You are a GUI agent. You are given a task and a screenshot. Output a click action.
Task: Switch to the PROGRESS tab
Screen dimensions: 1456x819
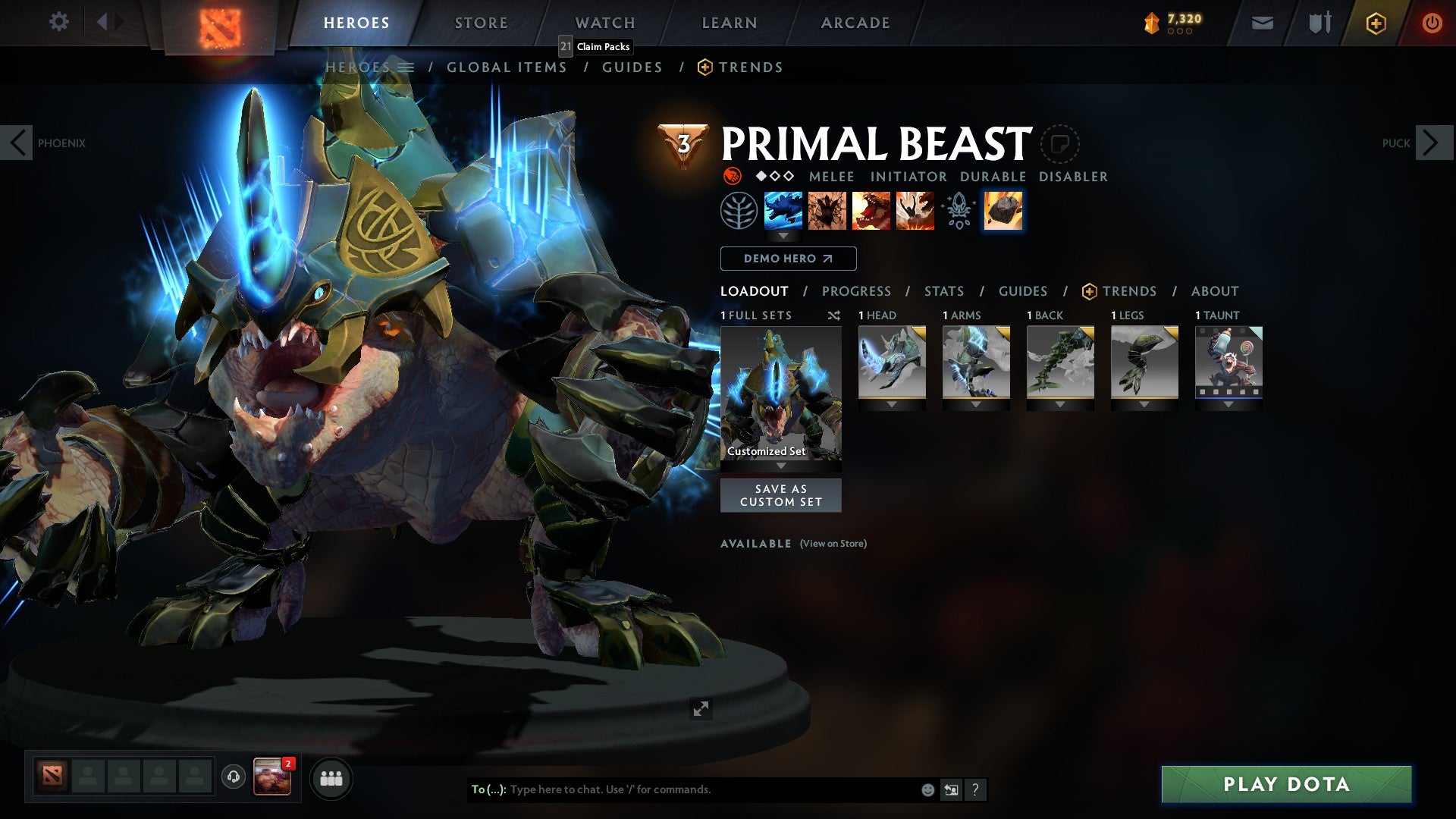tap(857, 291)
